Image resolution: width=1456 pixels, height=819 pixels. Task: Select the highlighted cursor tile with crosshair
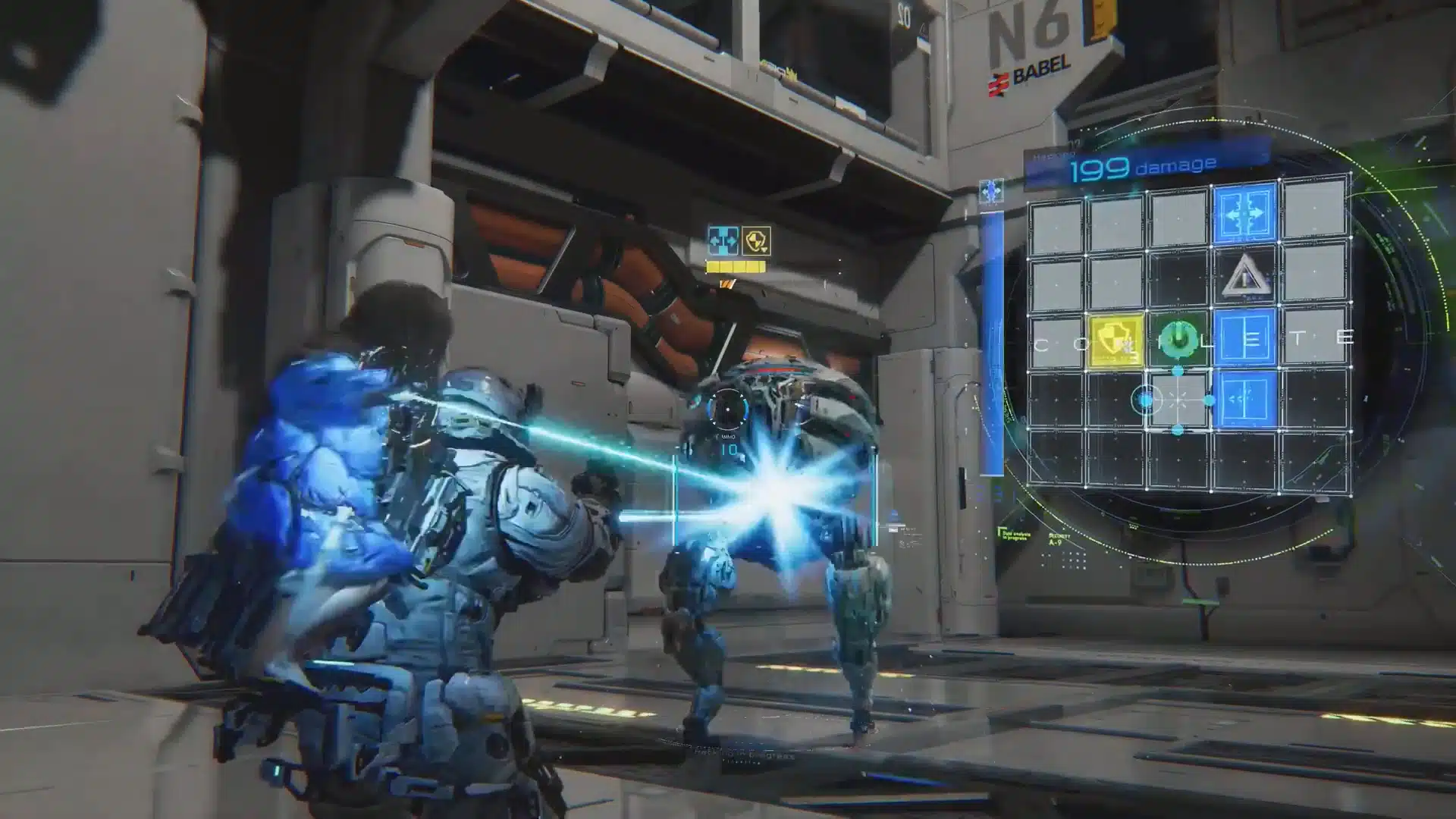pos(1178,400)
